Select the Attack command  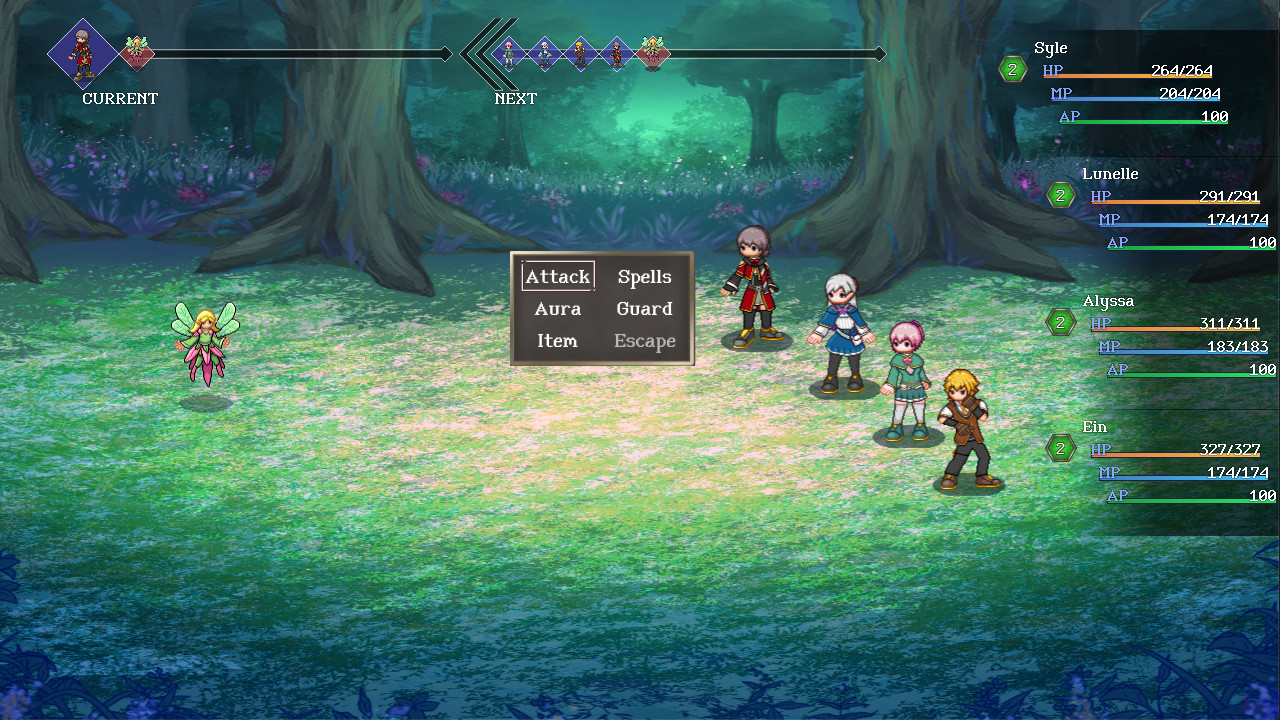pos(558,277)
